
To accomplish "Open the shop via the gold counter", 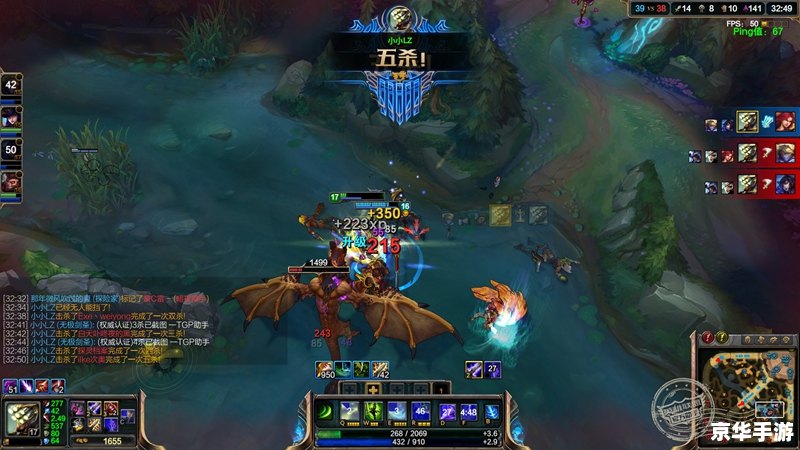I will (104, 440).
